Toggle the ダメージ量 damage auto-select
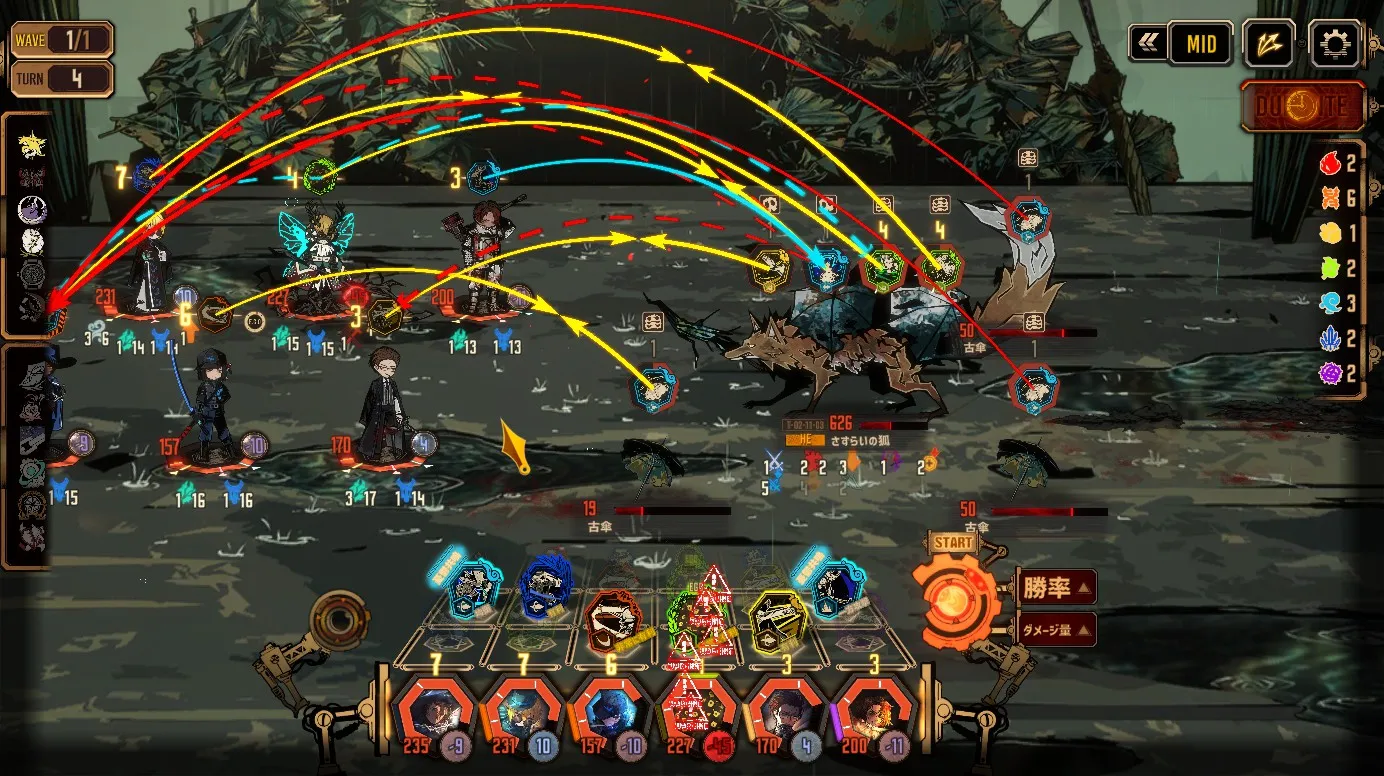 click(1057, 630)
